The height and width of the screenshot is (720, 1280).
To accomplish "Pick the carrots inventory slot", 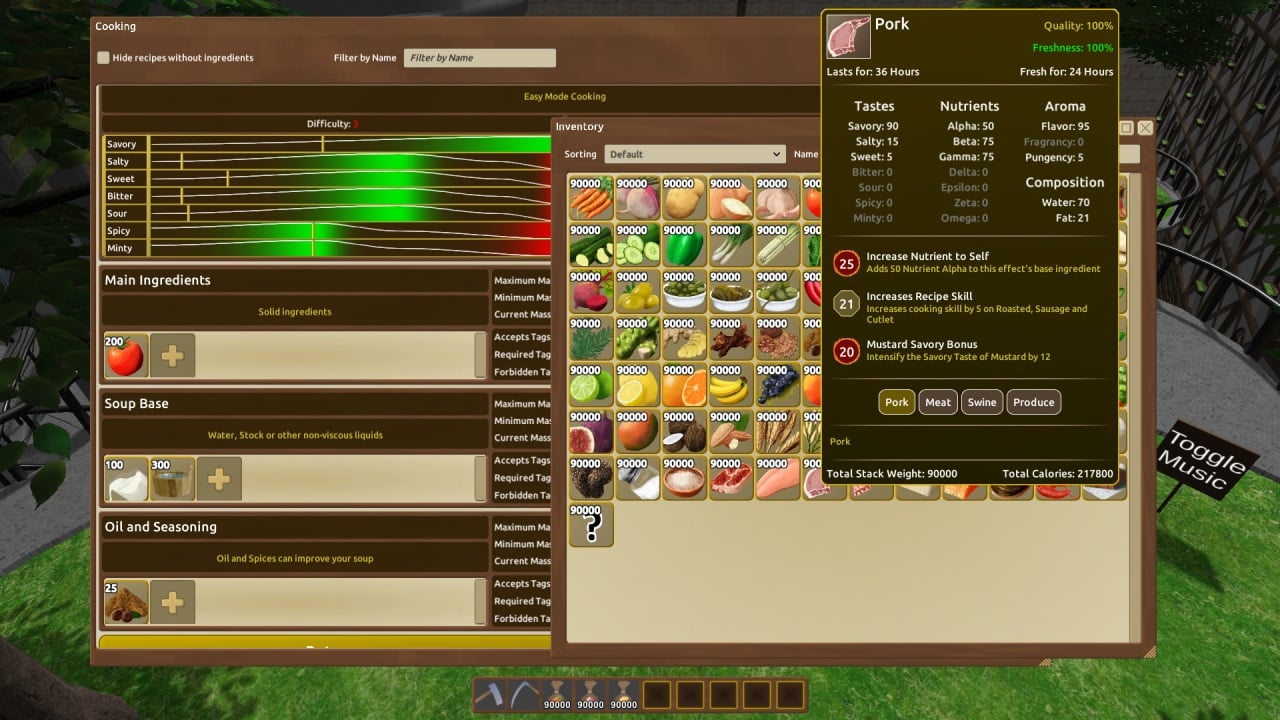I will [591, 198].
